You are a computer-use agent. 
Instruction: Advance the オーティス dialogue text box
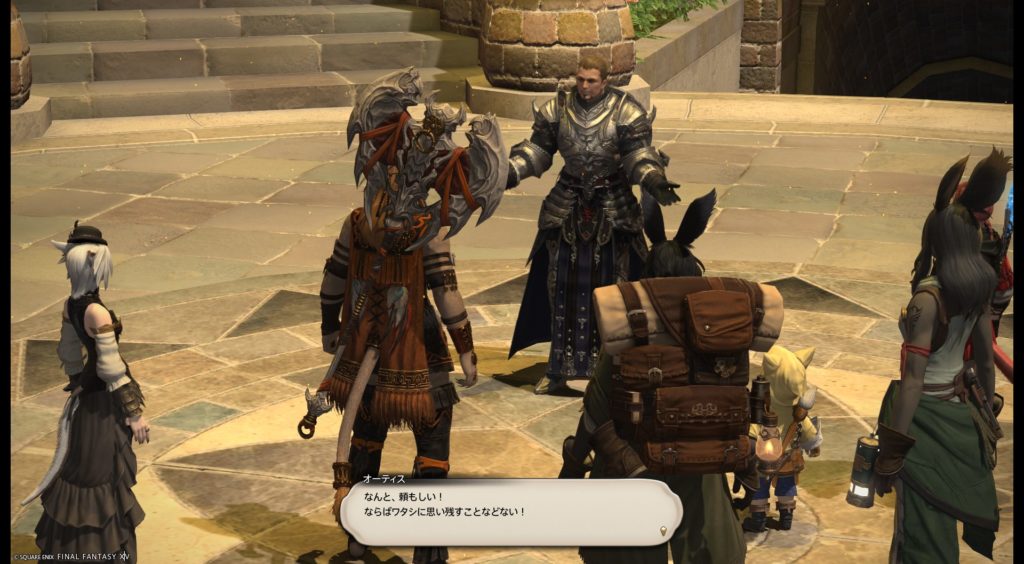tap(510, 512)
